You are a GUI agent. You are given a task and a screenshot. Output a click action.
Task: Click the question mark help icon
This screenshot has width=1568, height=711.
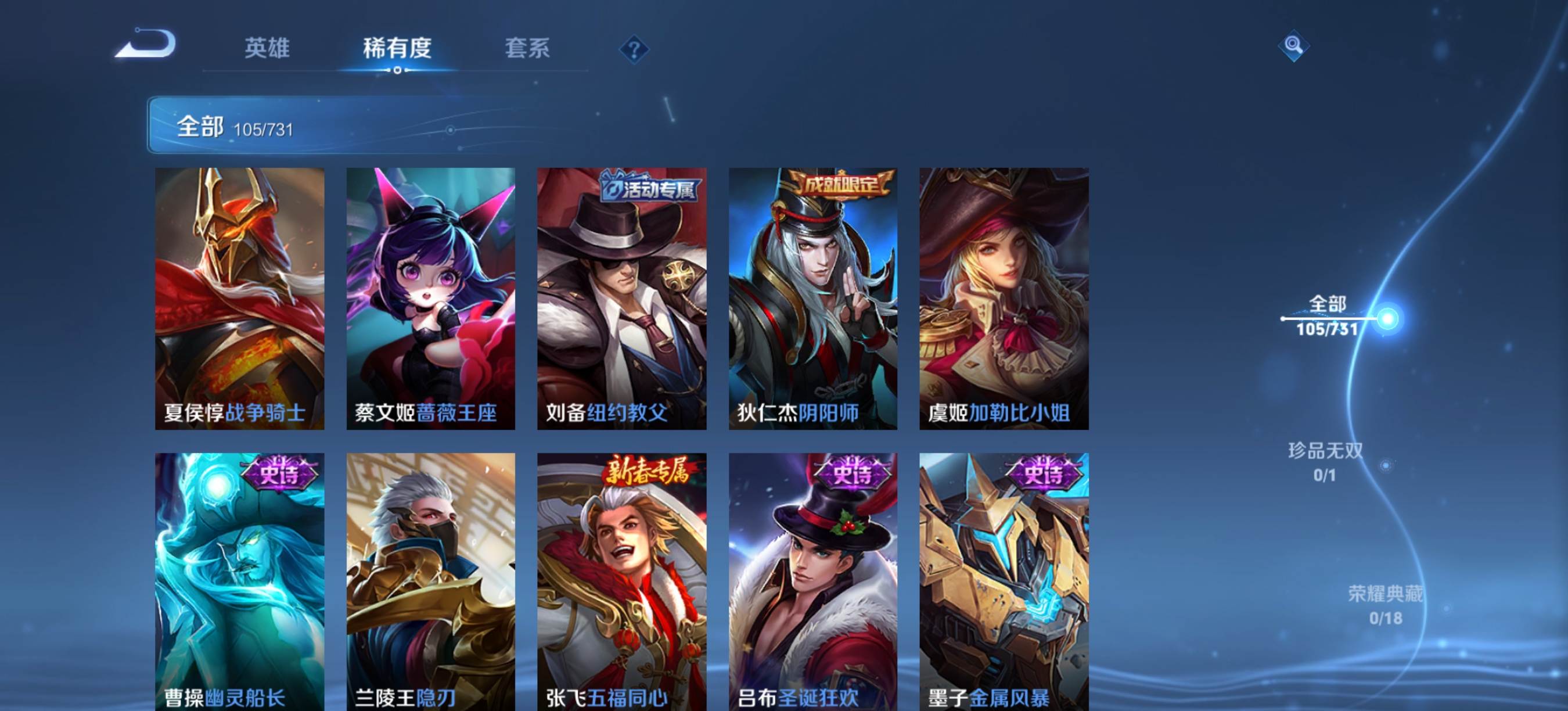click(634, 51)
